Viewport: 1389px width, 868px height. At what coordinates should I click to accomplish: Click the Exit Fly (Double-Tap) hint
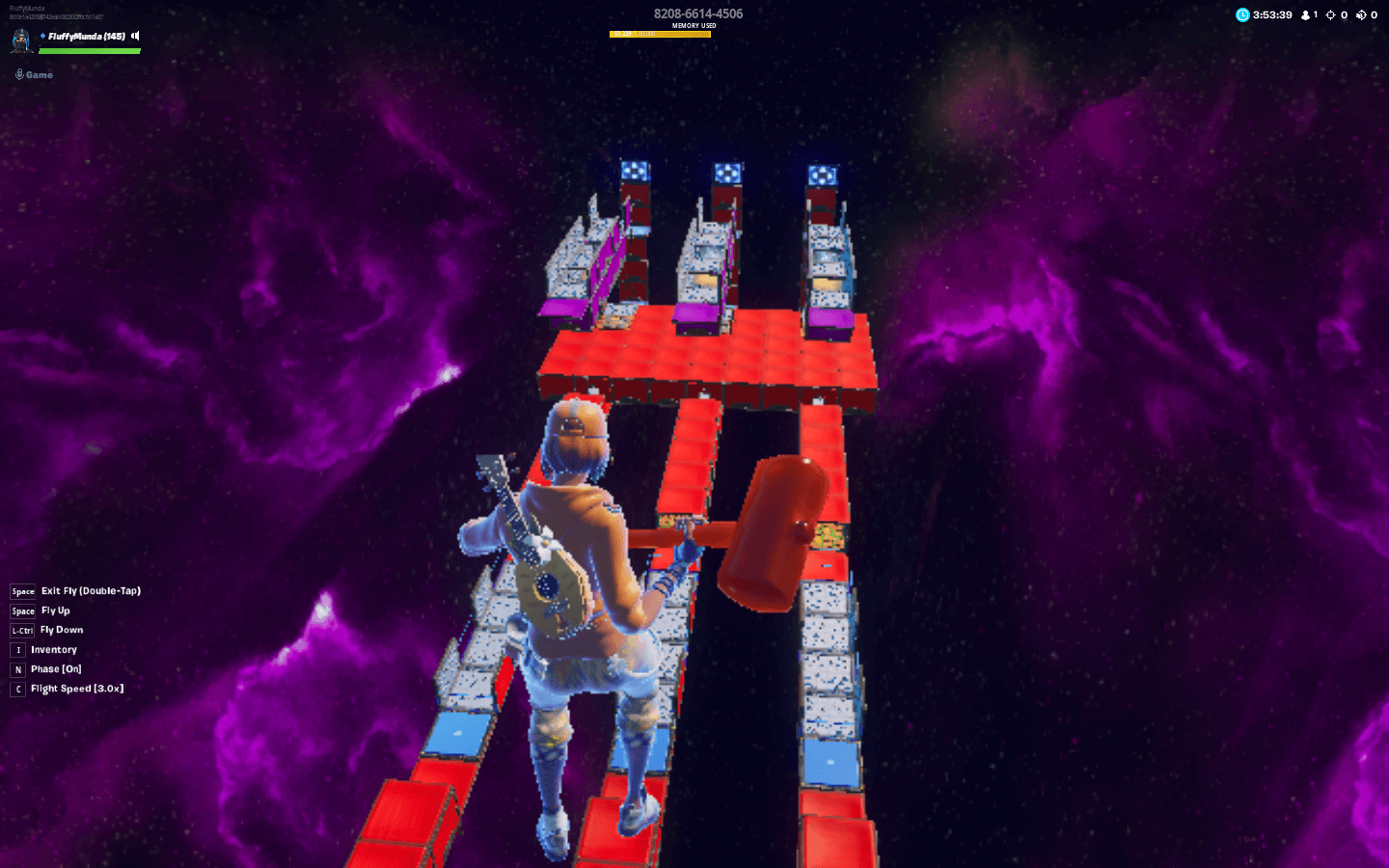tap(90, 590)
